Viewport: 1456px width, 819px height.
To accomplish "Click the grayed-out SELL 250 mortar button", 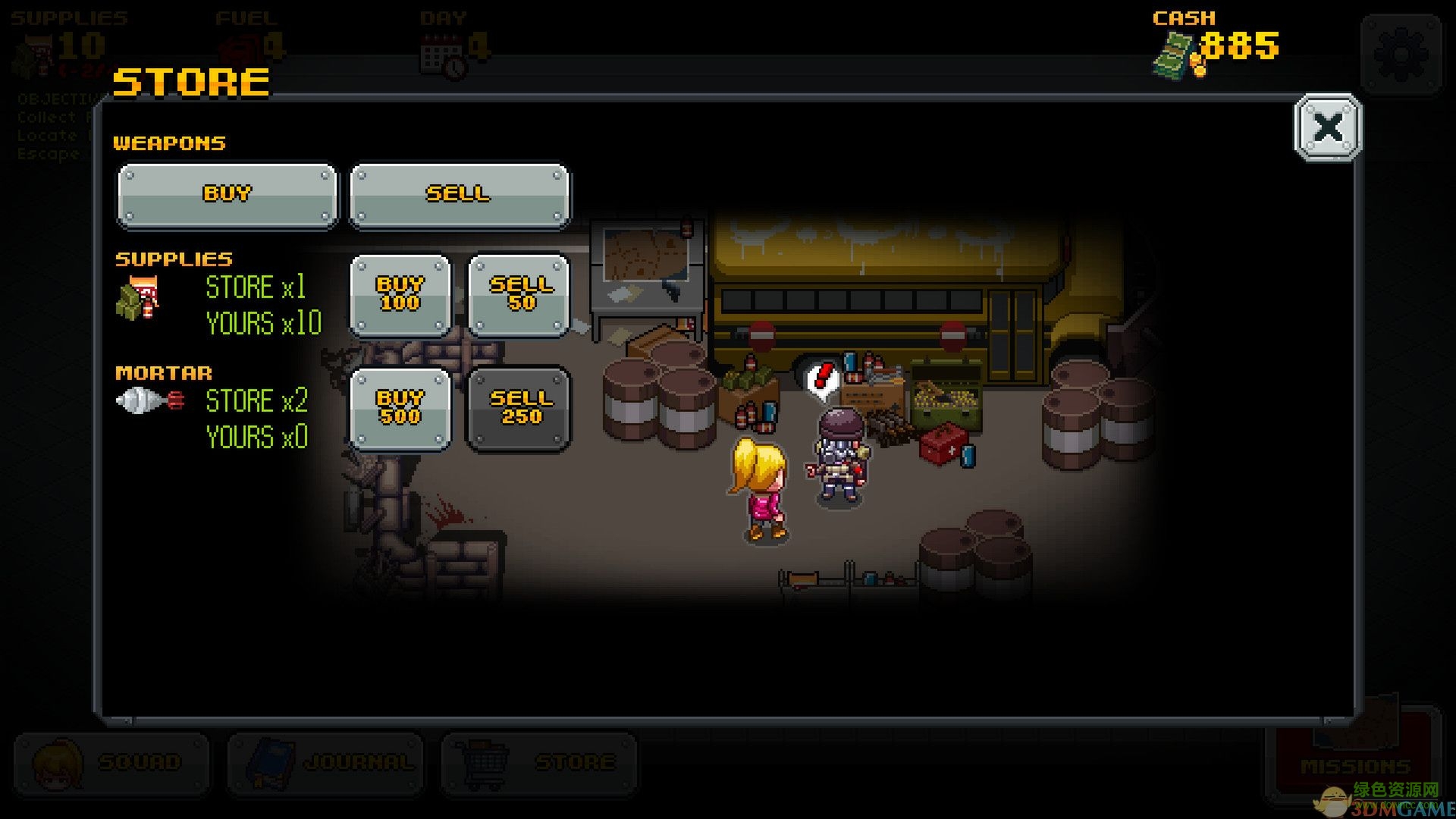I will (x=519, y=408).
